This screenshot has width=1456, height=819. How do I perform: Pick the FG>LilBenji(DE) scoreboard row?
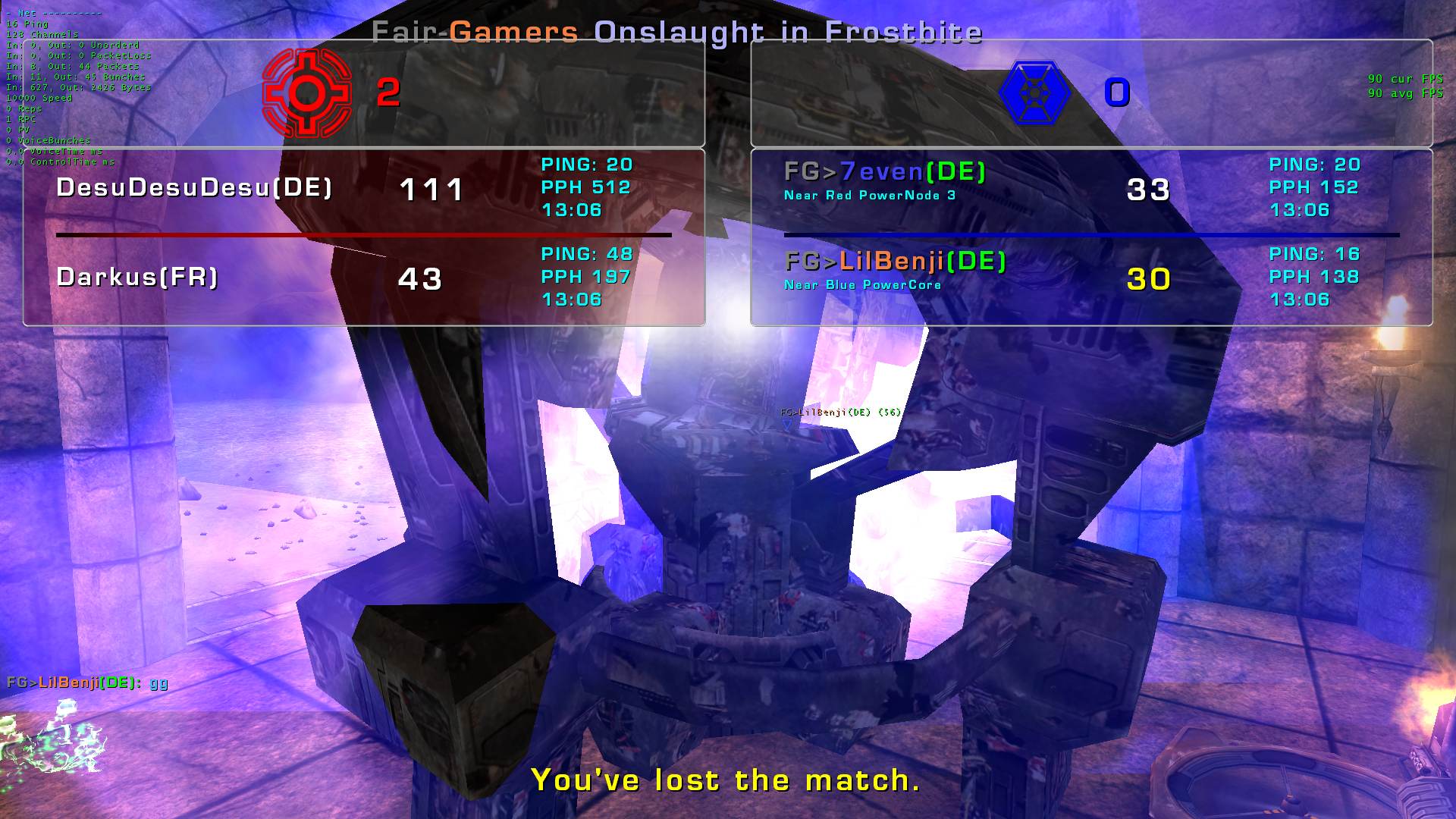(x=895, y=262)
